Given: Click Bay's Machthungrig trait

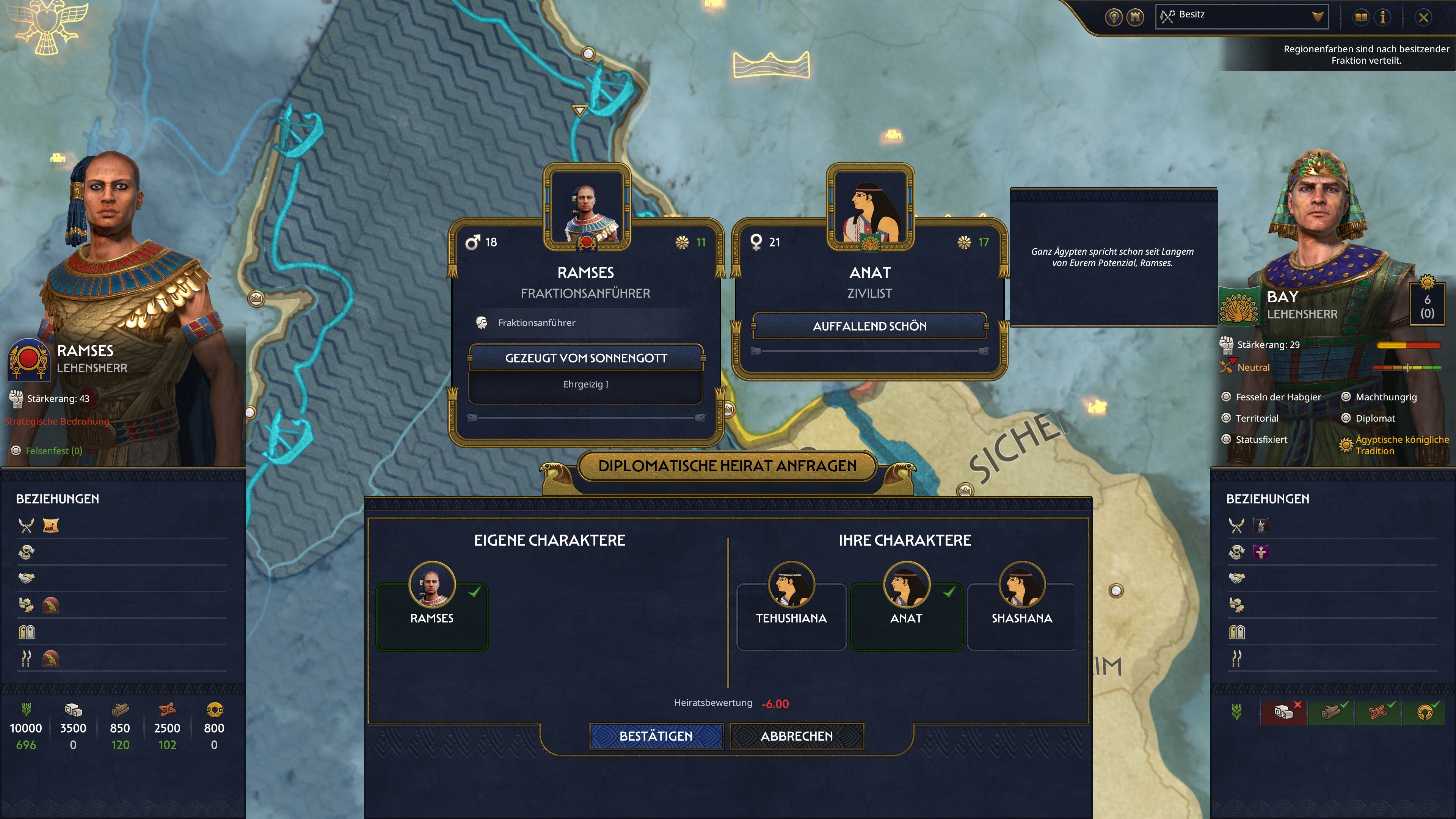Looking at the screenshot, I should (x=1385, y=397).
